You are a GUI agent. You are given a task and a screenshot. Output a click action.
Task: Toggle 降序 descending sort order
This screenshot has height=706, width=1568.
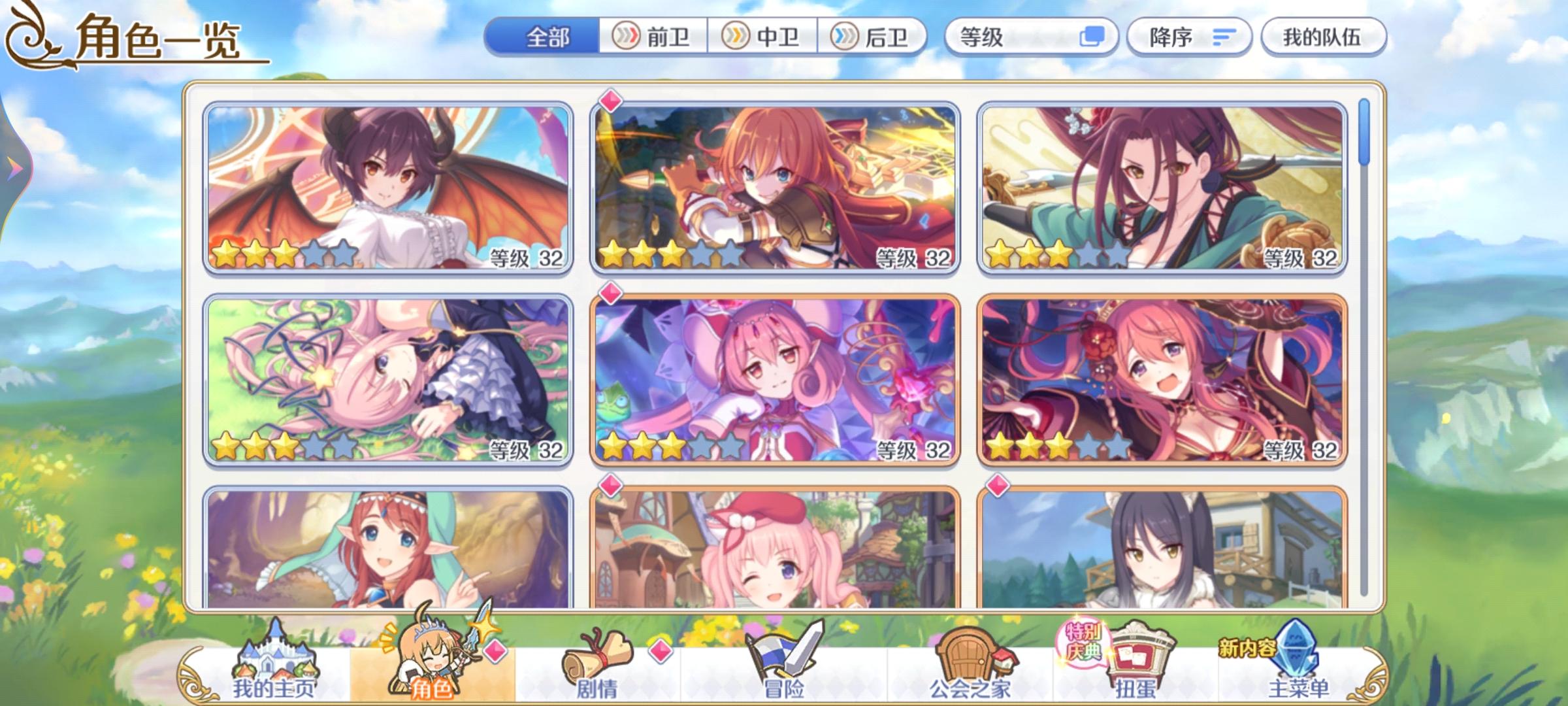(1189, 37)
